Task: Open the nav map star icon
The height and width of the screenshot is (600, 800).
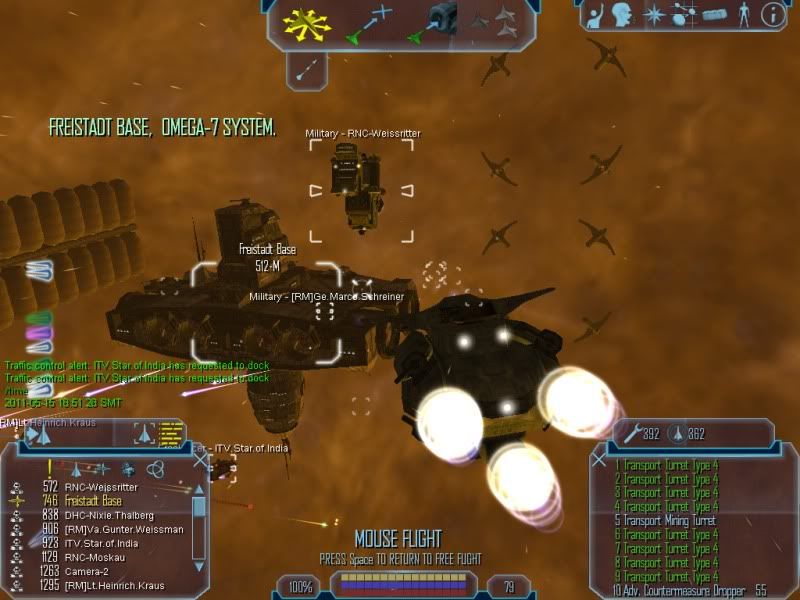Action: click(x=651, y=15)
